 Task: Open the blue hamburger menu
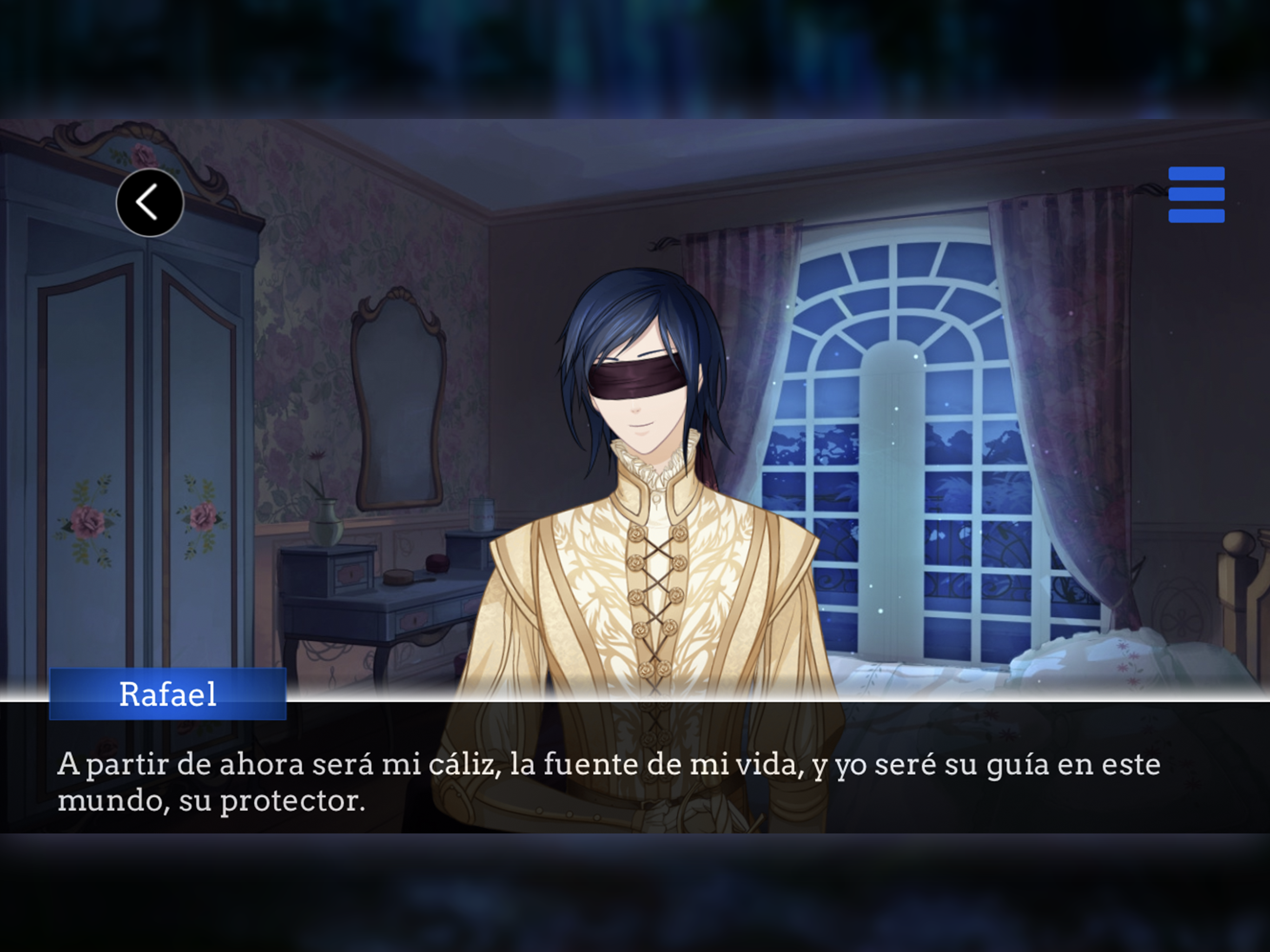pyautogui.click(x=1196, y=195)
